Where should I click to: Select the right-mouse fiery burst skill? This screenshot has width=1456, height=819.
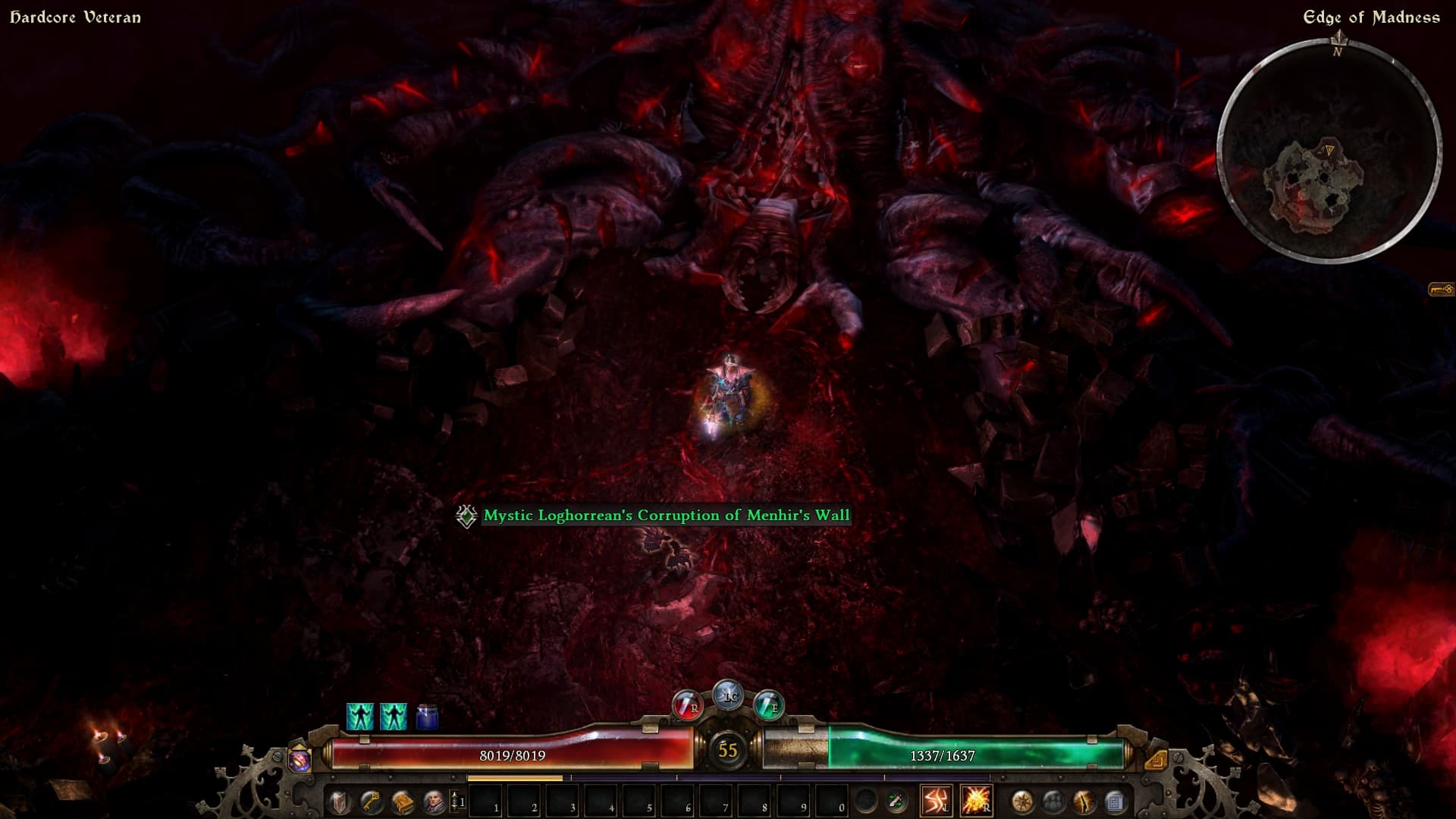tap(975, 801)
